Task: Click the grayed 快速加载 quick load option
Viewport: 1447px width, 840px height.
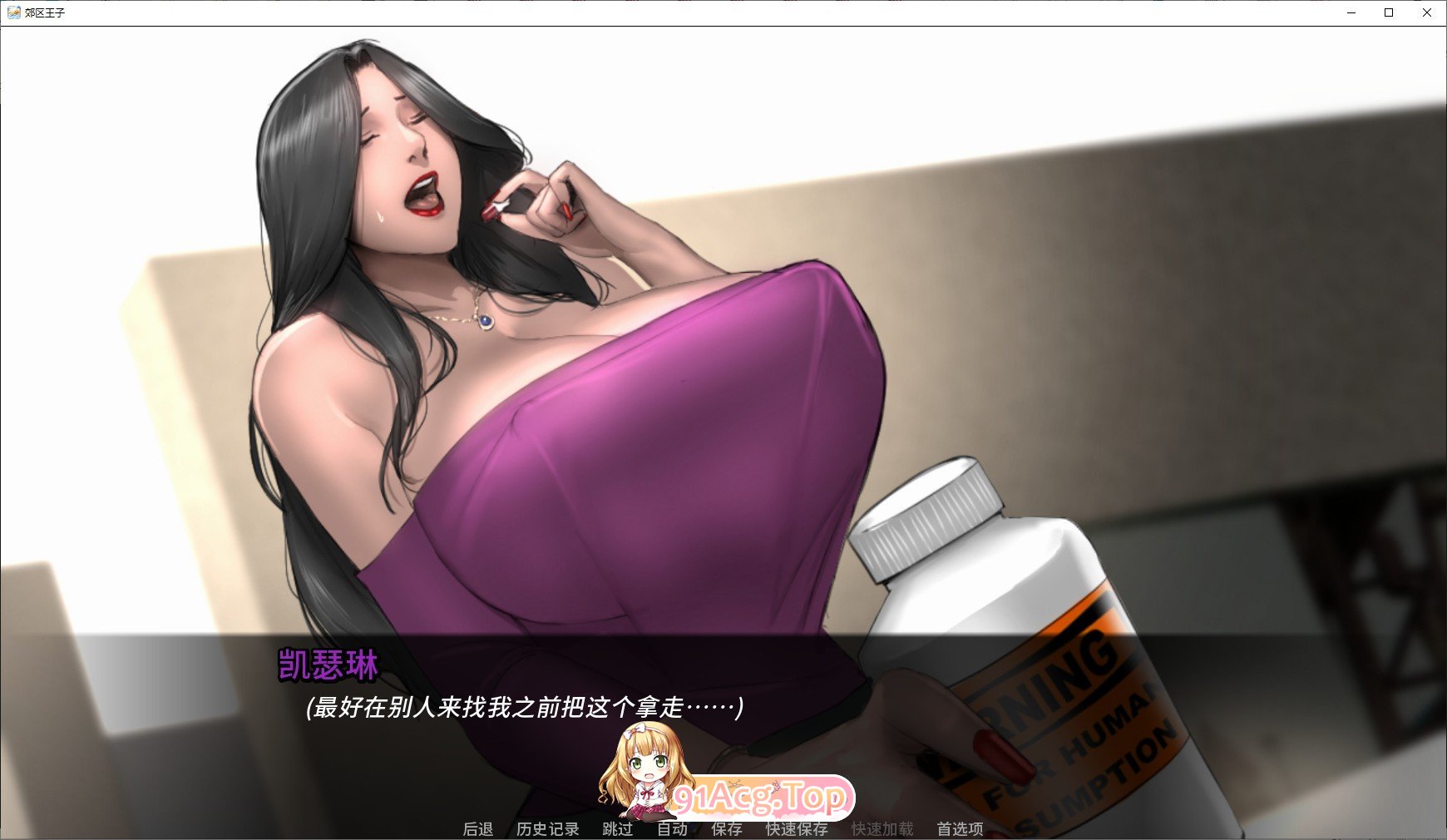Action: point(883,829)
